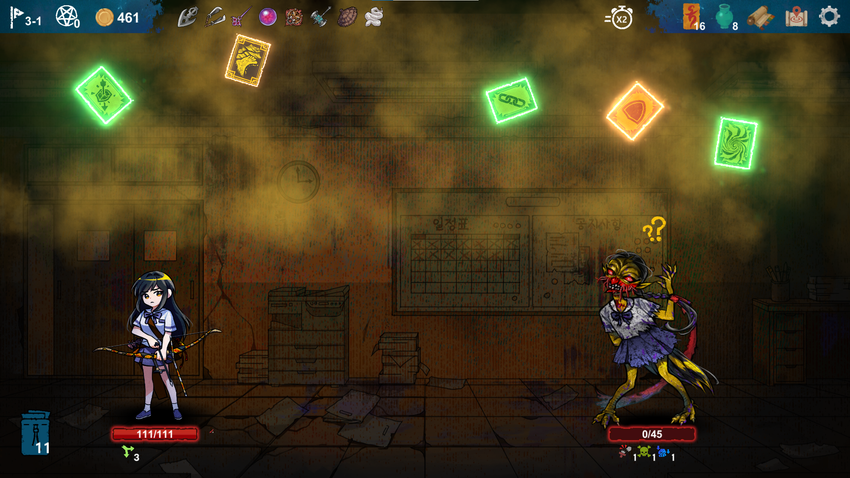Viewport: 850px width, 478px height.
Task: Inspect the white coiled snake relic
Action: [373, 16]
